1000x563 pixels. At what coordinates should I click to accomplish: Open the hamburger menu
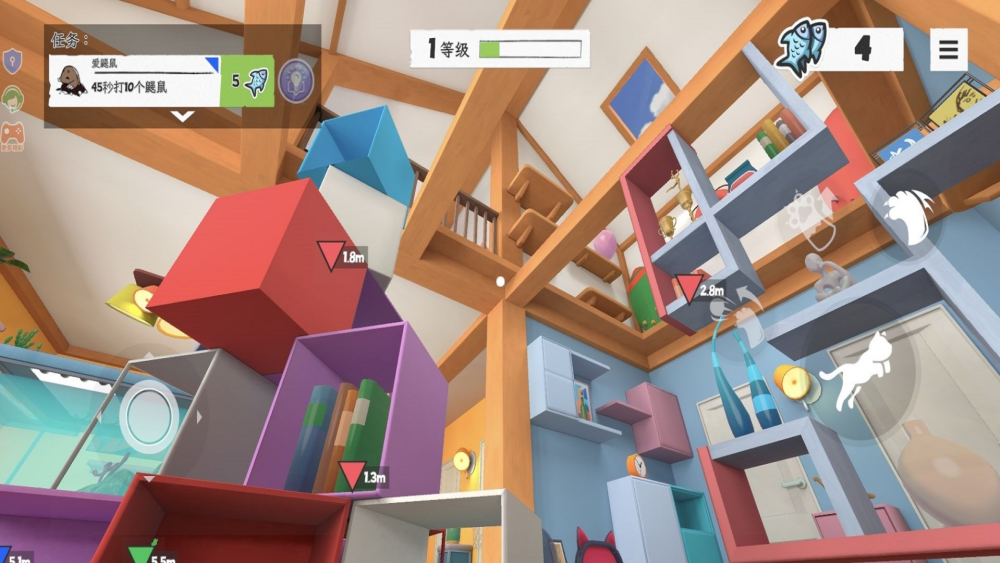click(948, 49)
